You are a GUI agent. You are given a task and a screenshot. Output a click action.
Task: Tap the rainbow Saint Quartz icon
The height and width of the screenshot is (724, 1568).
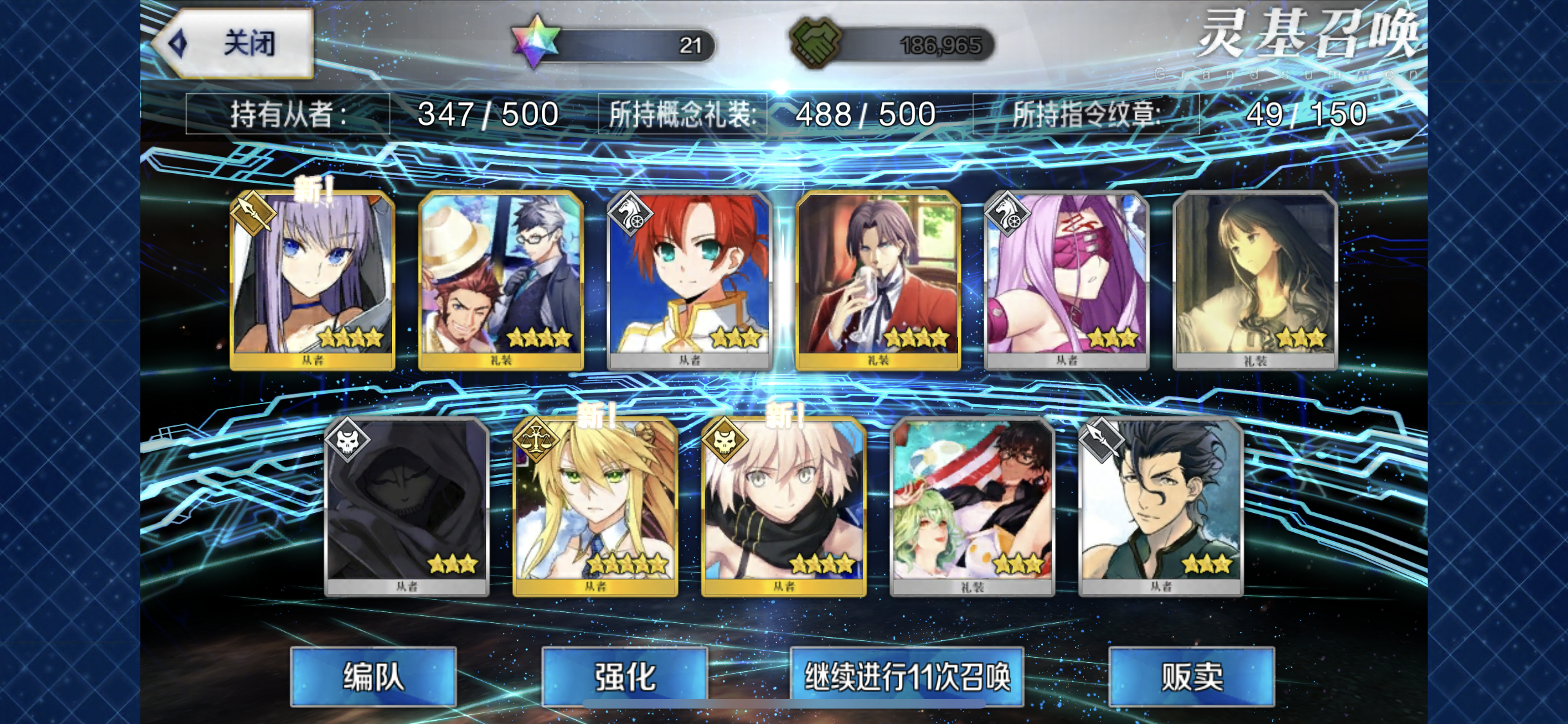(x=536, y=42)
